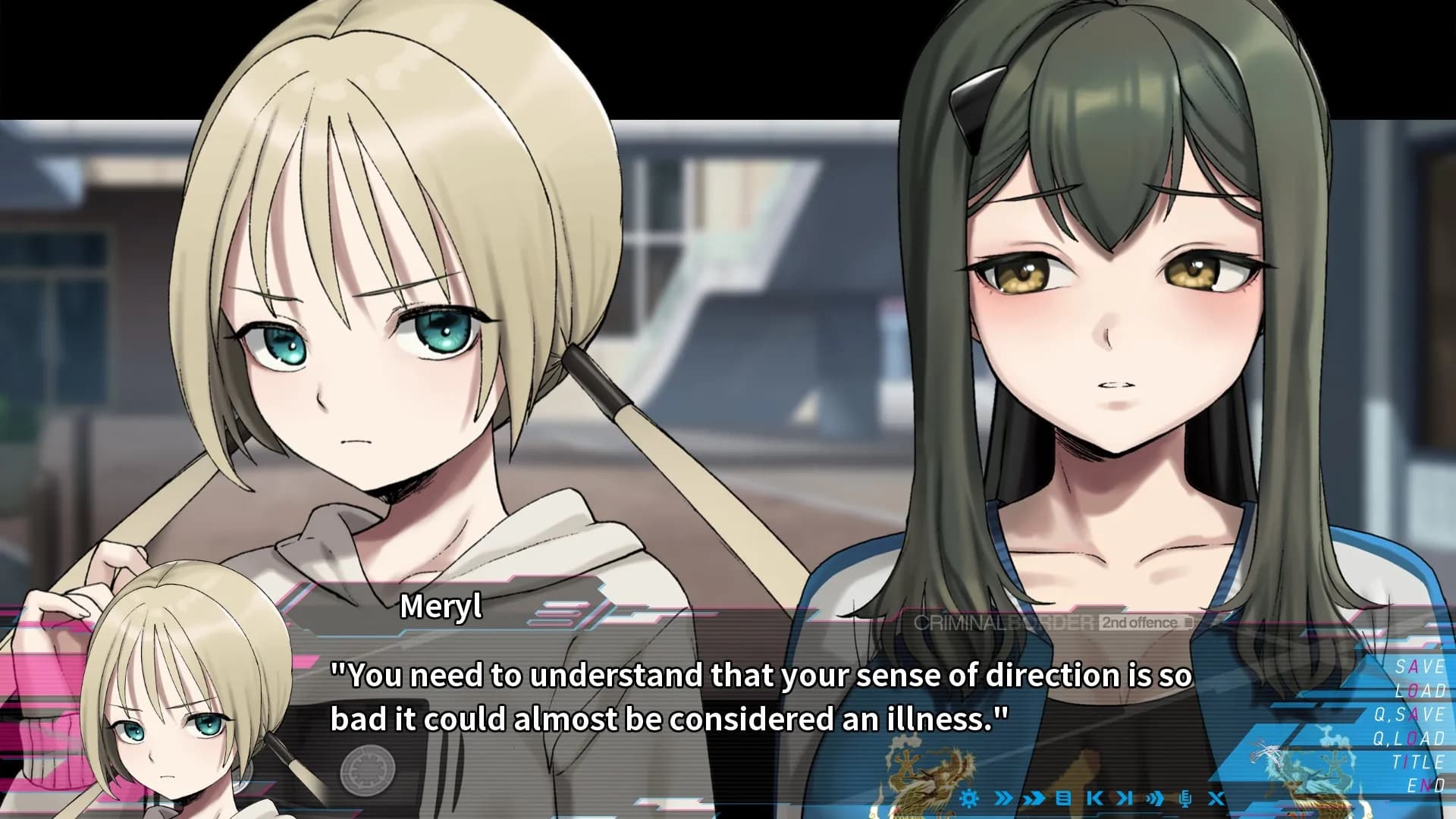Jump ahead with the next-scene arrow
1456x819 pixels.
tap(1125, 798)
